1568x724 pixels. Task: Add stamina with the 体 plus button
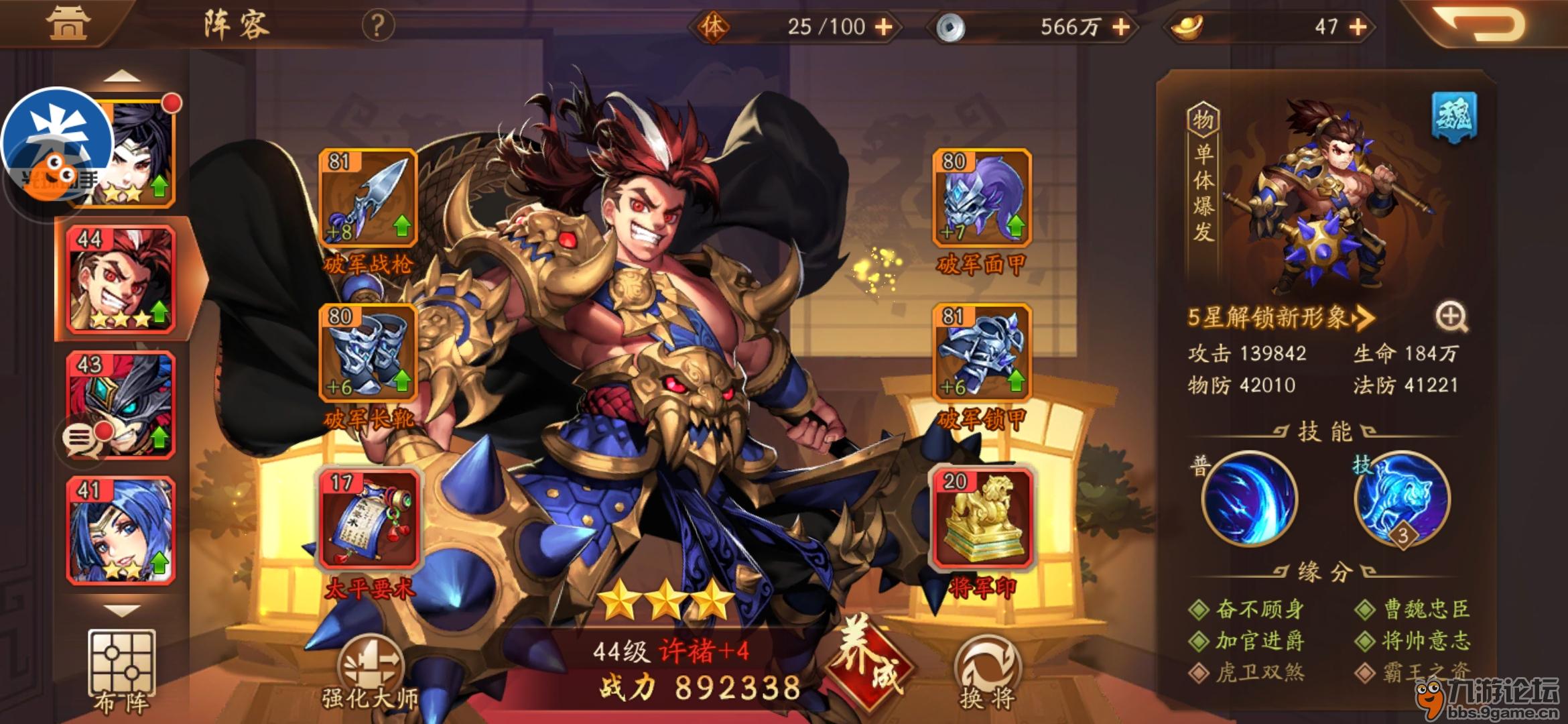pos(885,27)
